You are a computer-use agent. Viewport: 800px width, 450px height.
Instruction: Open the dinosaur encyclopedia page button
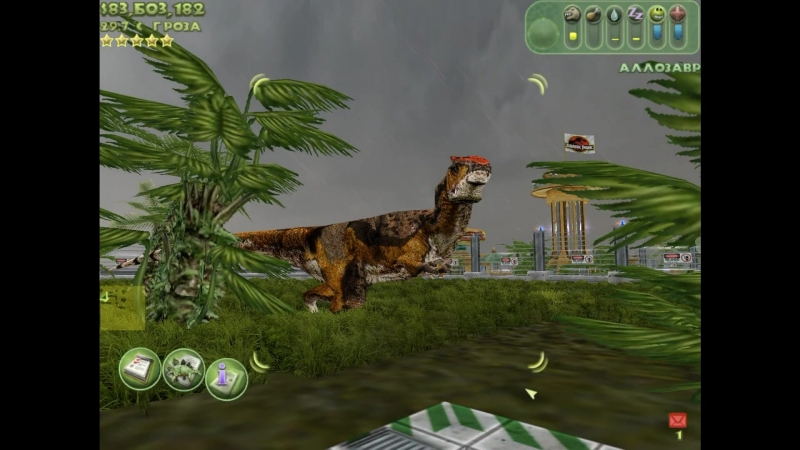pyautogui.click(x=183, y=369)
